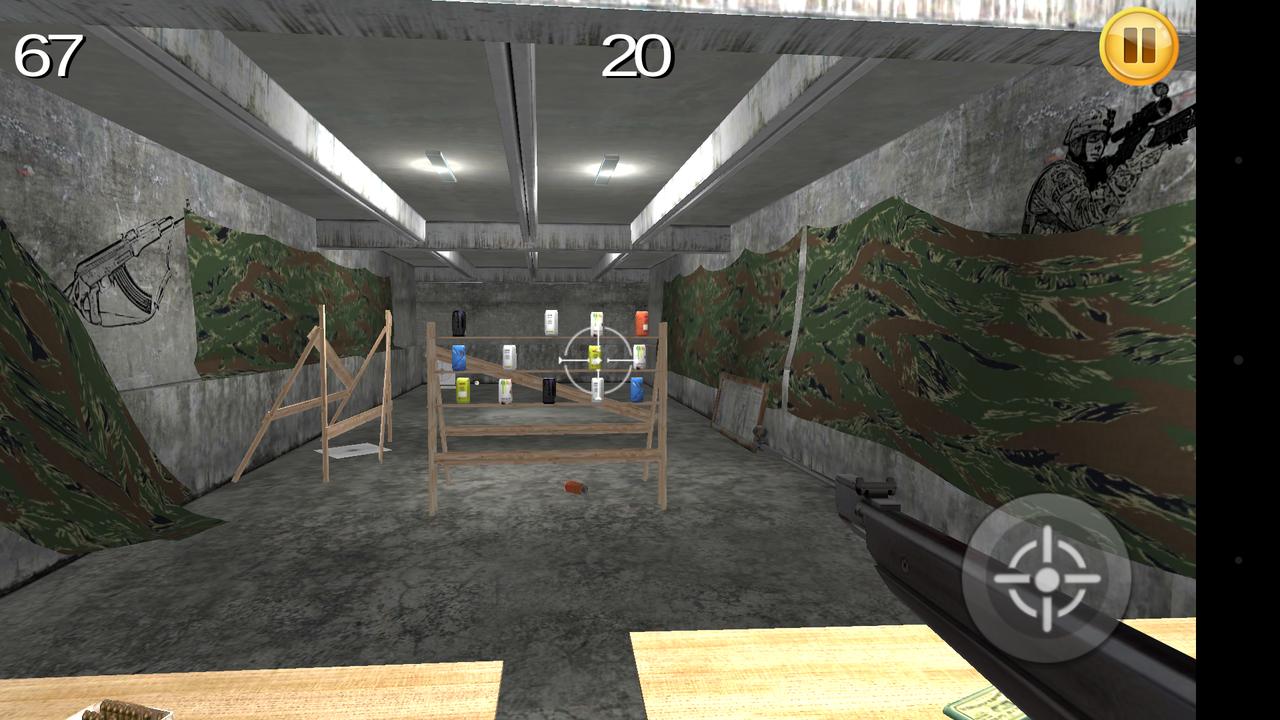Shoot the blue can on the bottom shelf right
The height and width of the screenshot is (720, 1280).
[x=637, y=388]
